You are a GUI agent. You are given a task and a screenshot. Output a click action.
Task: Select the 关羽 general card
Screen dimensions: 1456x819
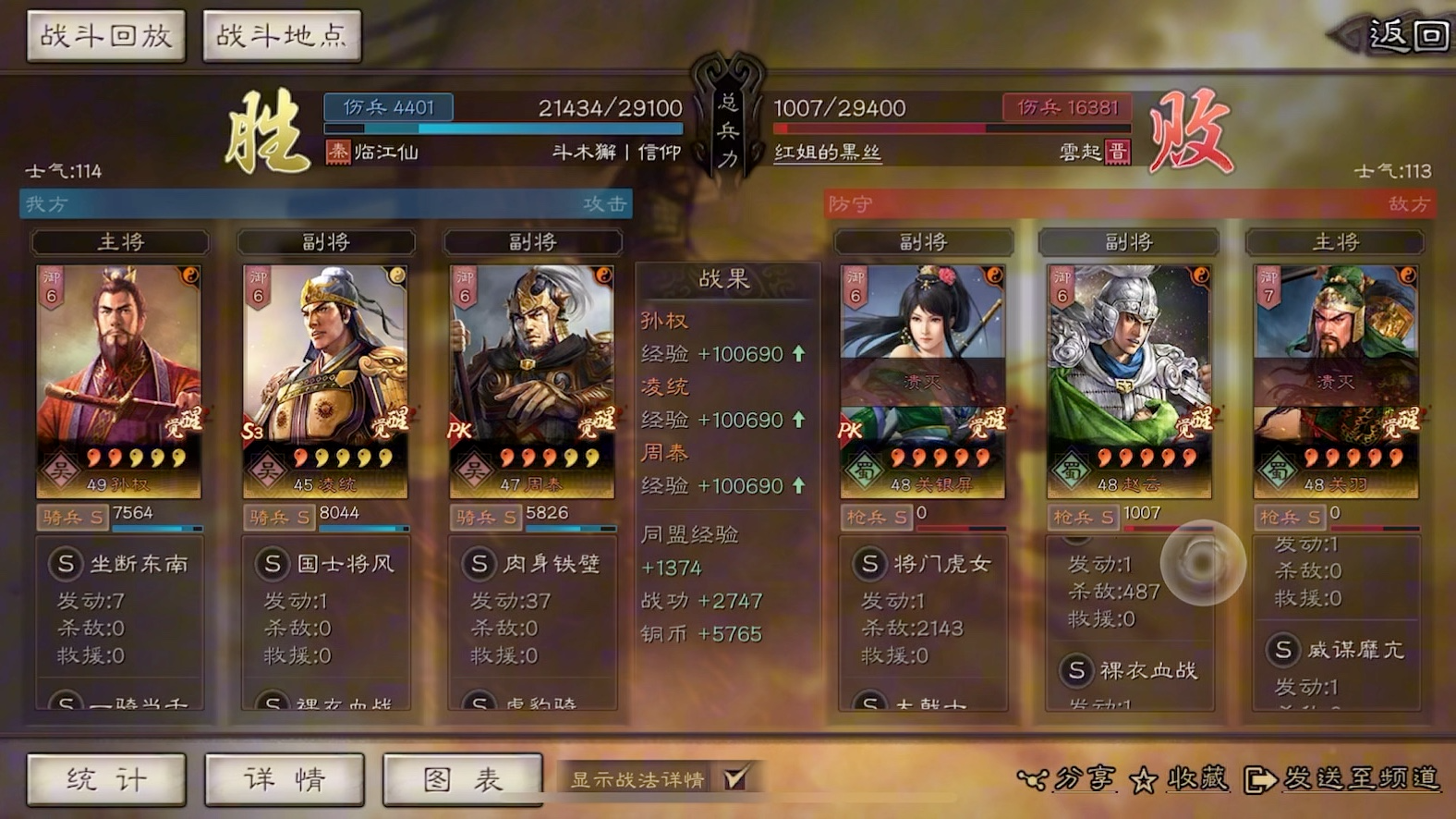[1336, 381]
